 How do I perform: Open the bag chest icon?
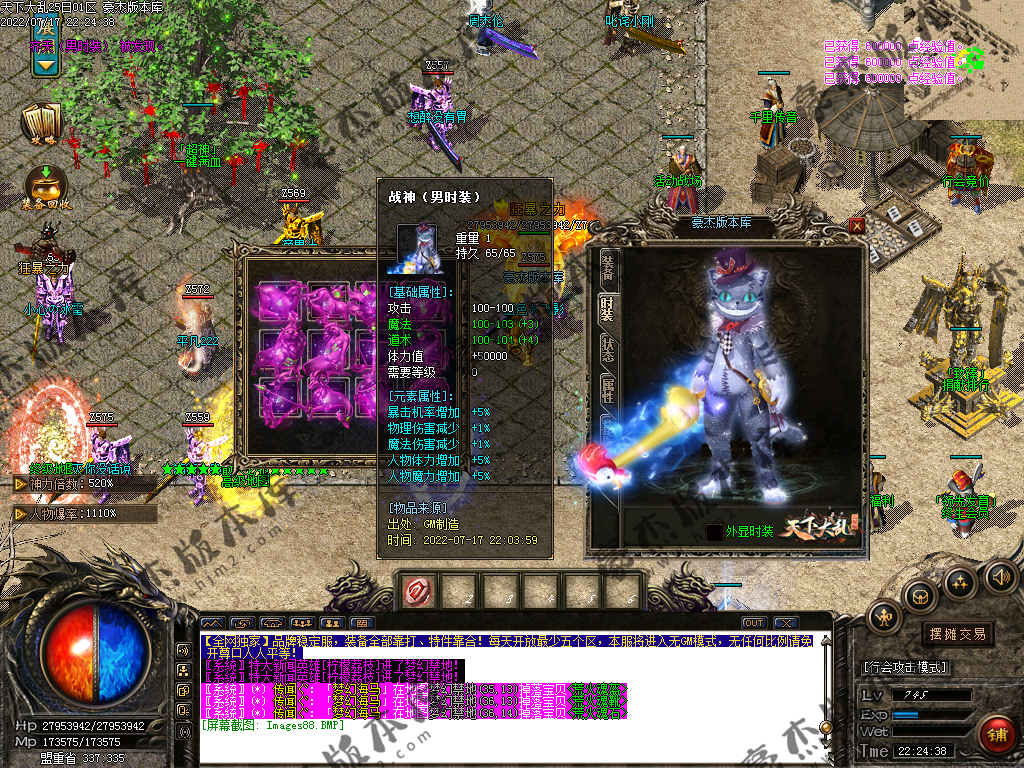coord(920,597)
